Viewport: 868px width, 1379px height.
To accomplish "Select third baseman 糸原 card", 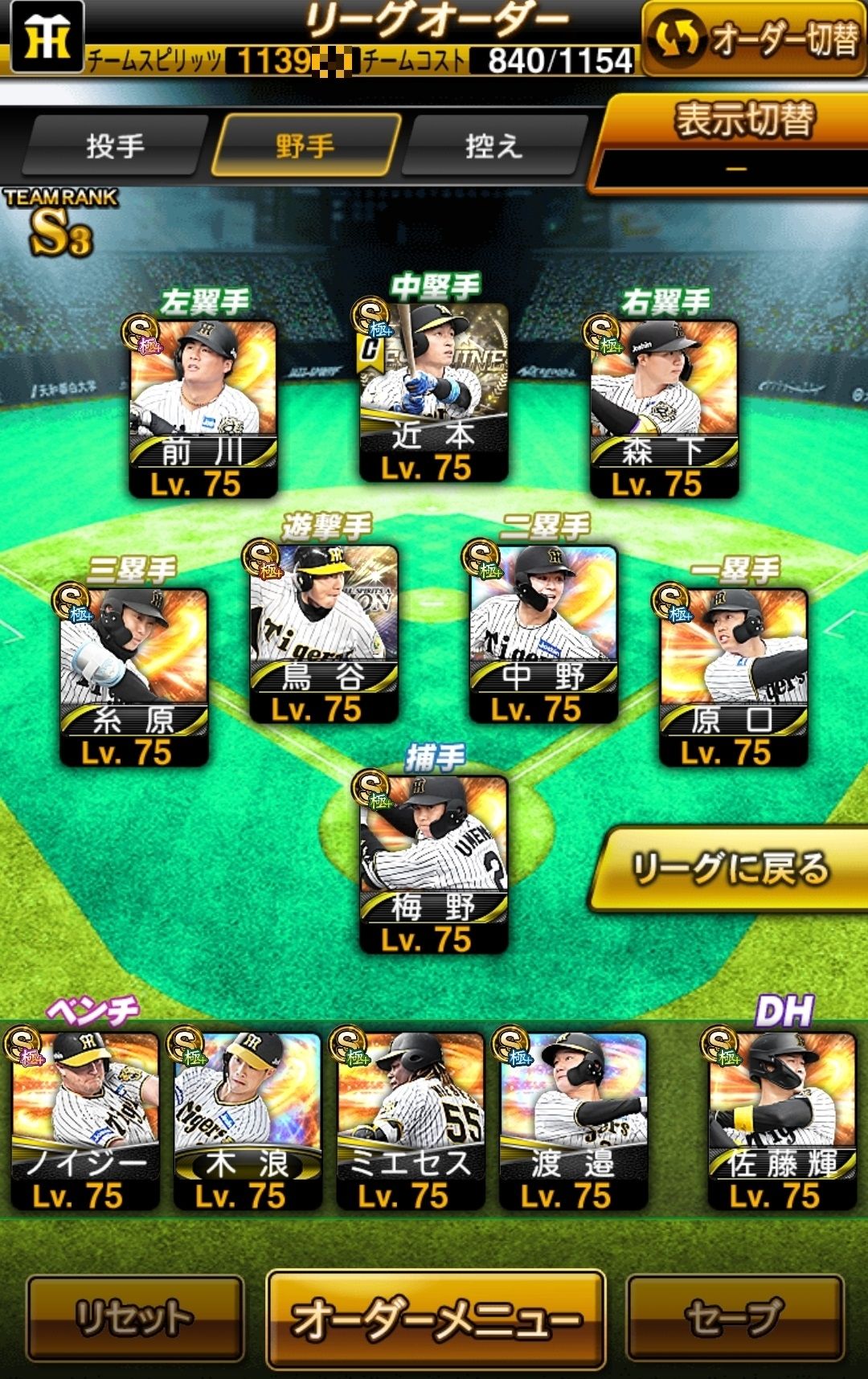I will (133, 675).
